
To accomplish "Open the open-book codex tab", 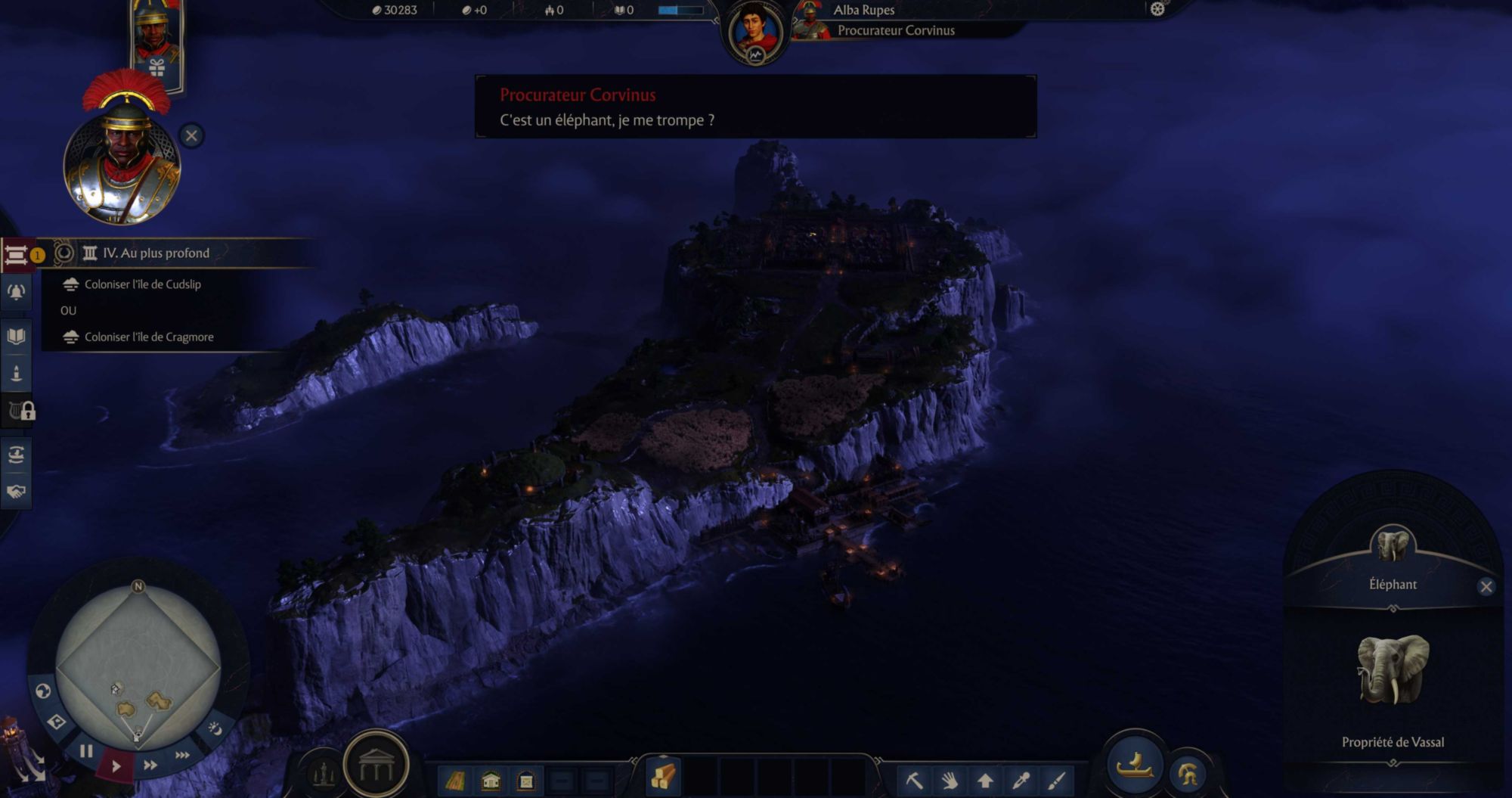I will [x=16, y=336].
